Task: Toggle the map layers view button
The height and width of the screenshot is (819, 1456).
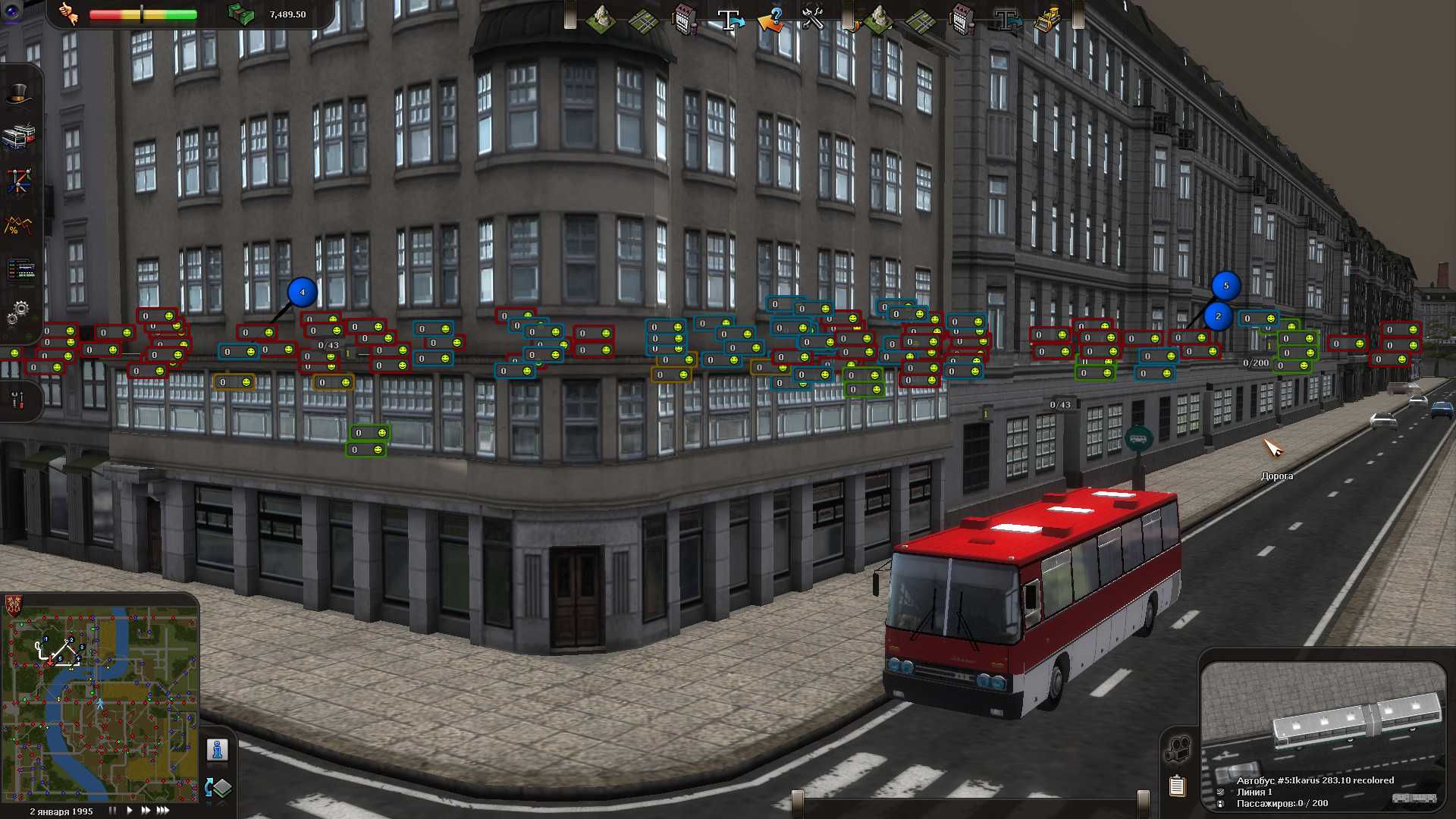Action: [218, 788]
